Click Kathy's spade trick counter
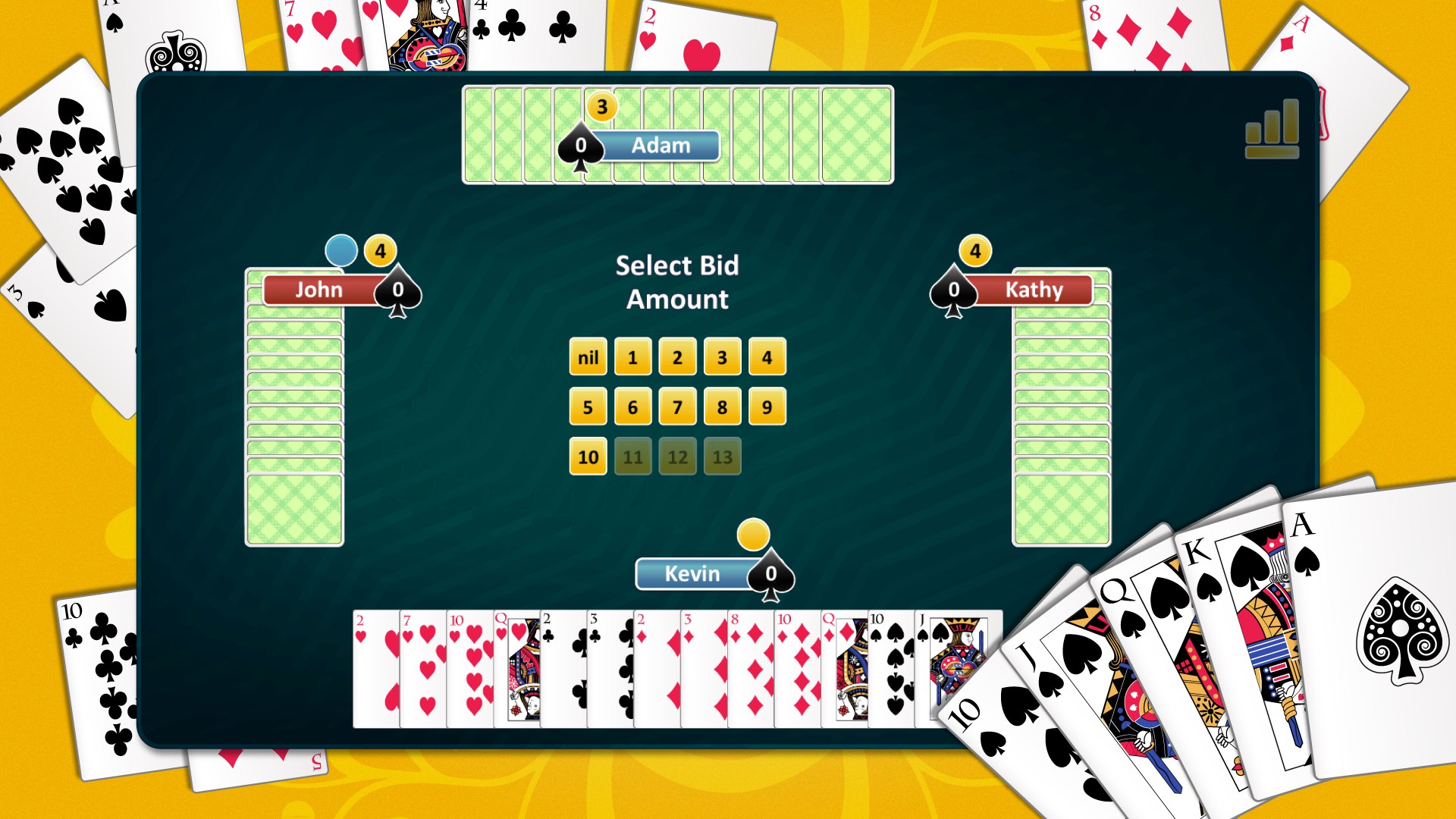 point(954,290)
